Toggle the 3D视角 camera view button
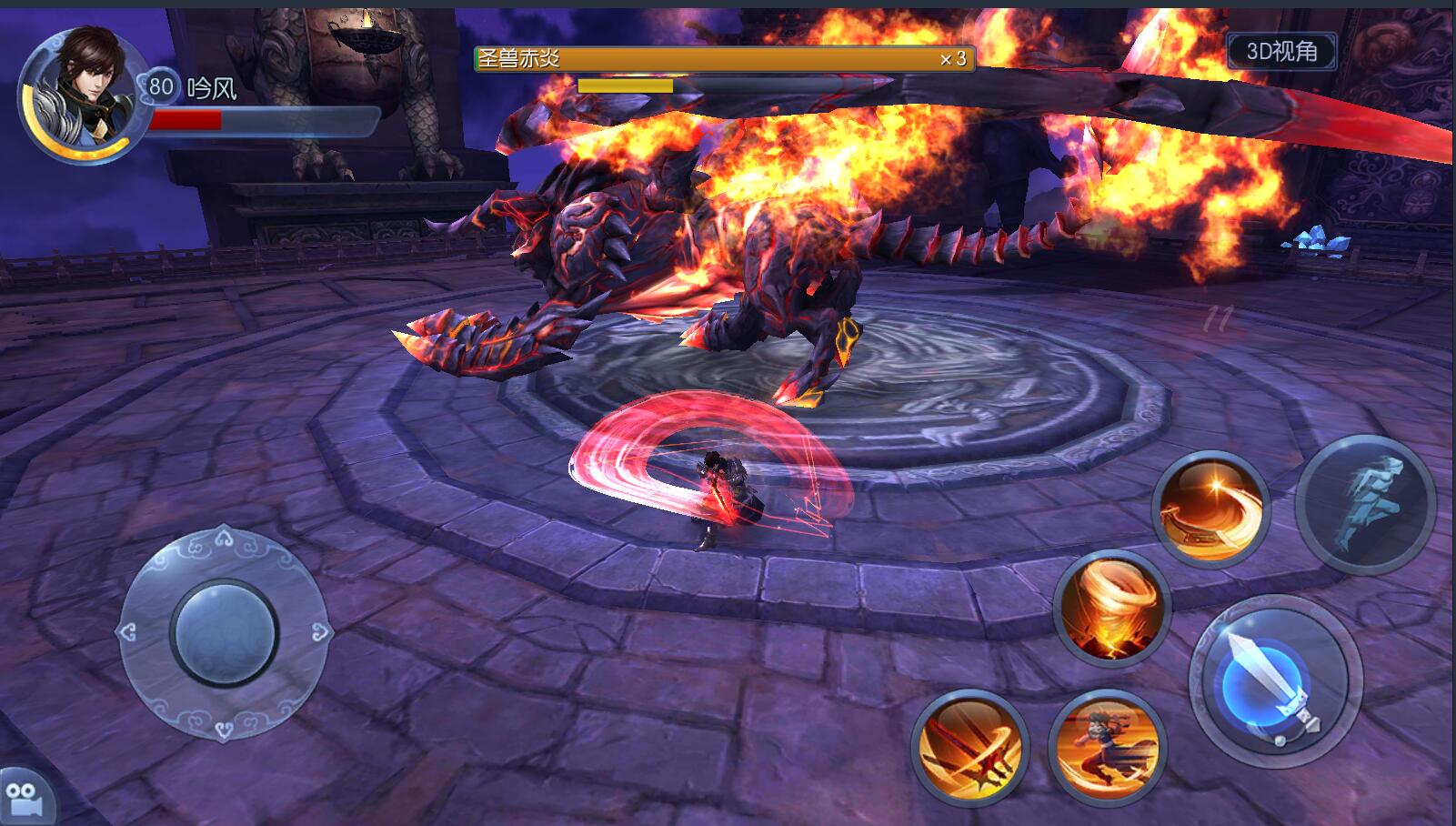The image size is (1456, 826). 1281,52
